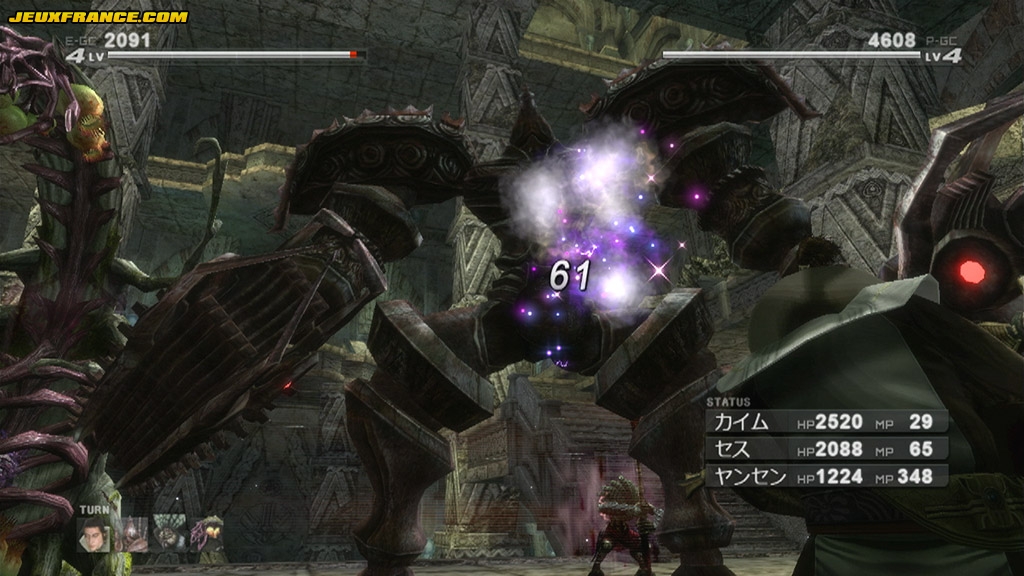
Task: Open the JEUXFRANCE.COM watermark link
Action: 97,17
